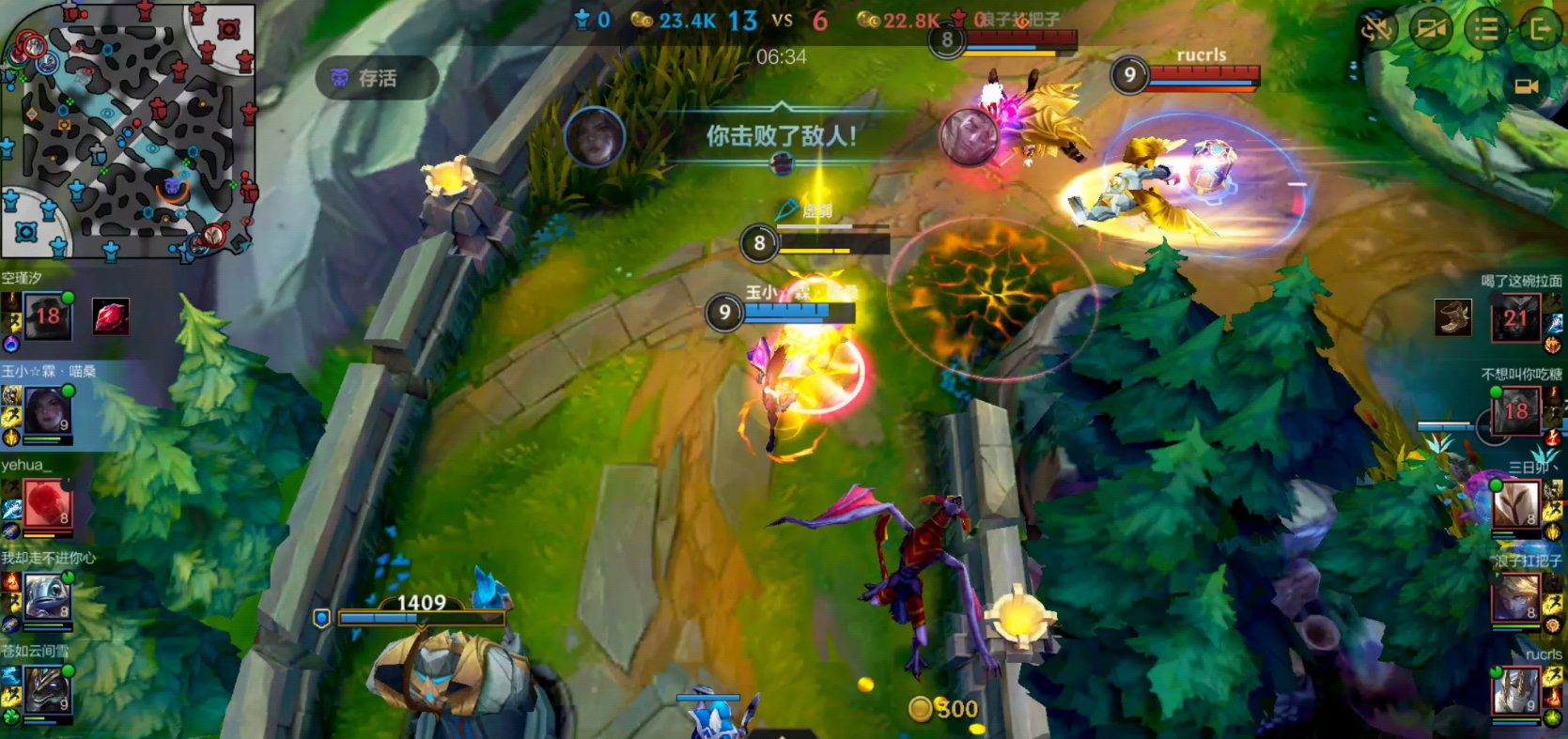Toggle the crossed-out rotating camera button

1377,29
